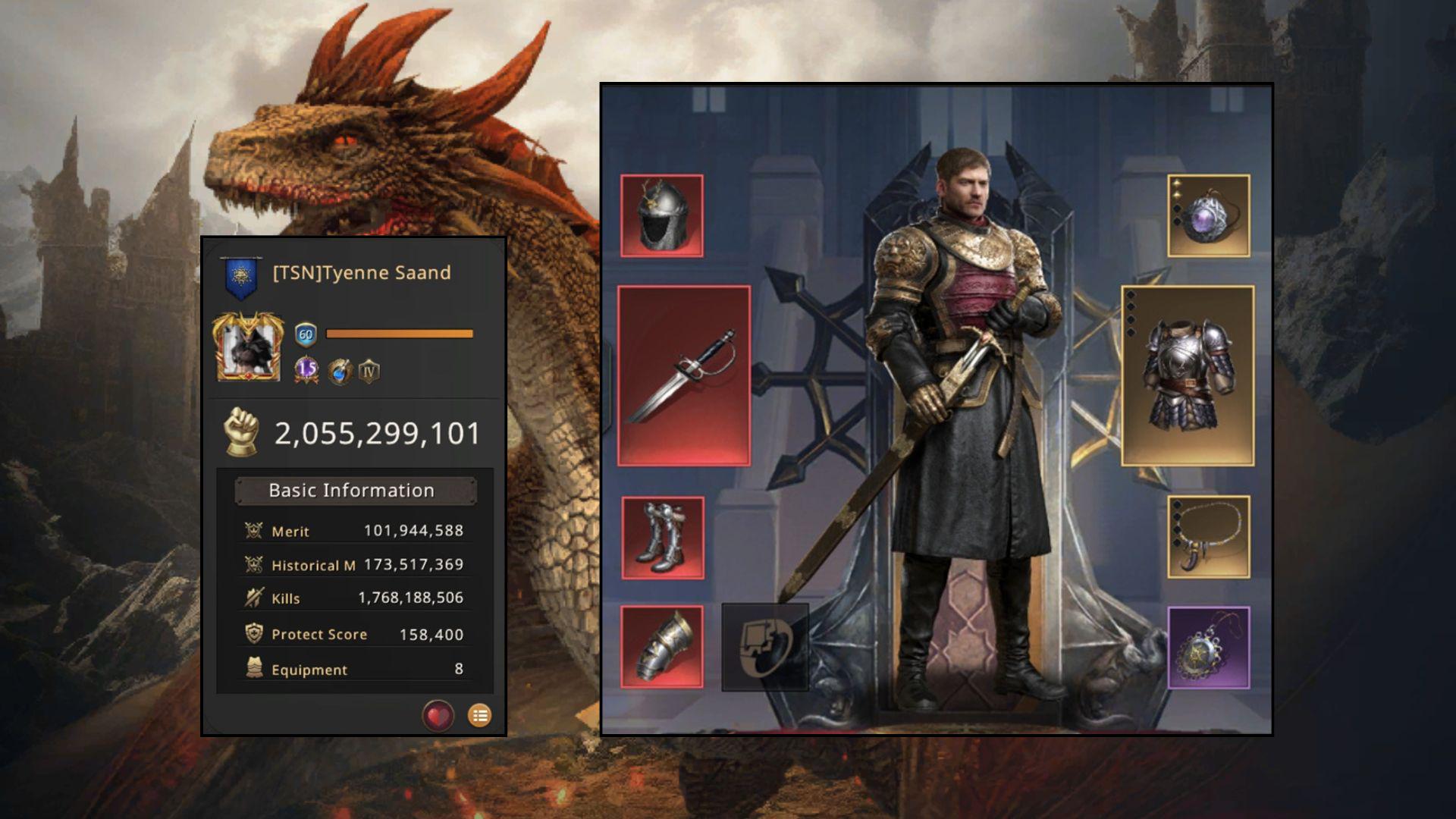1456x819 pixels.
Task: Select the armored boots slot
Action: click(x=663, y=538)
